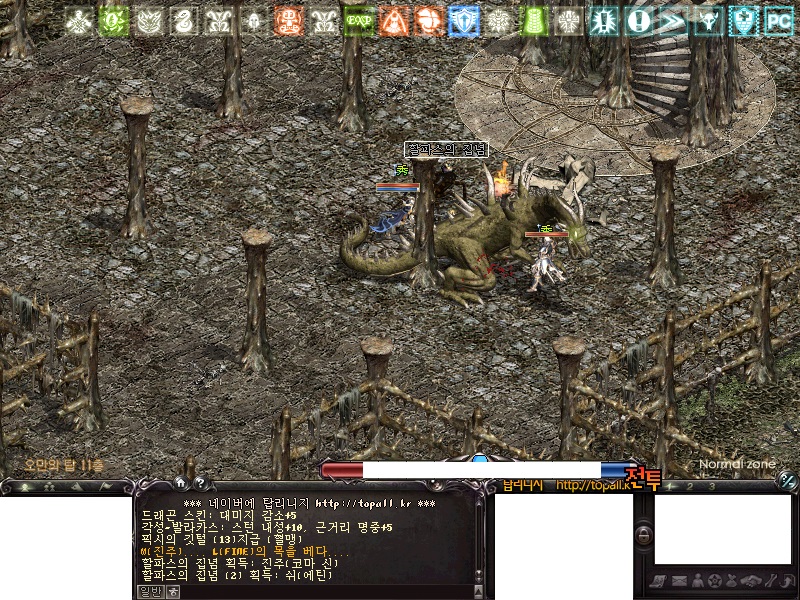Viewport: 800px width, 600px height.
Task: Select the double-arrow haste buff icon
Action: (x=672, y=20)
